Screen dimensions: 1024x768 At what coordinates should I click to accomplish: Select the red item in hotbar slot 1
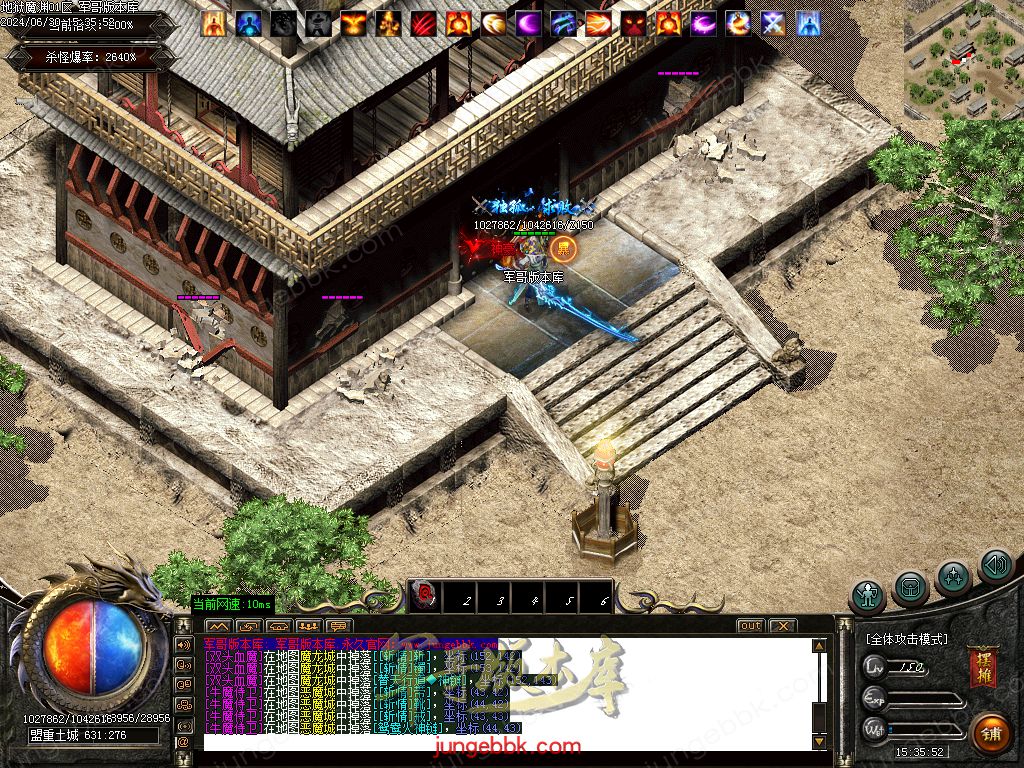click(x=426, y=598)
